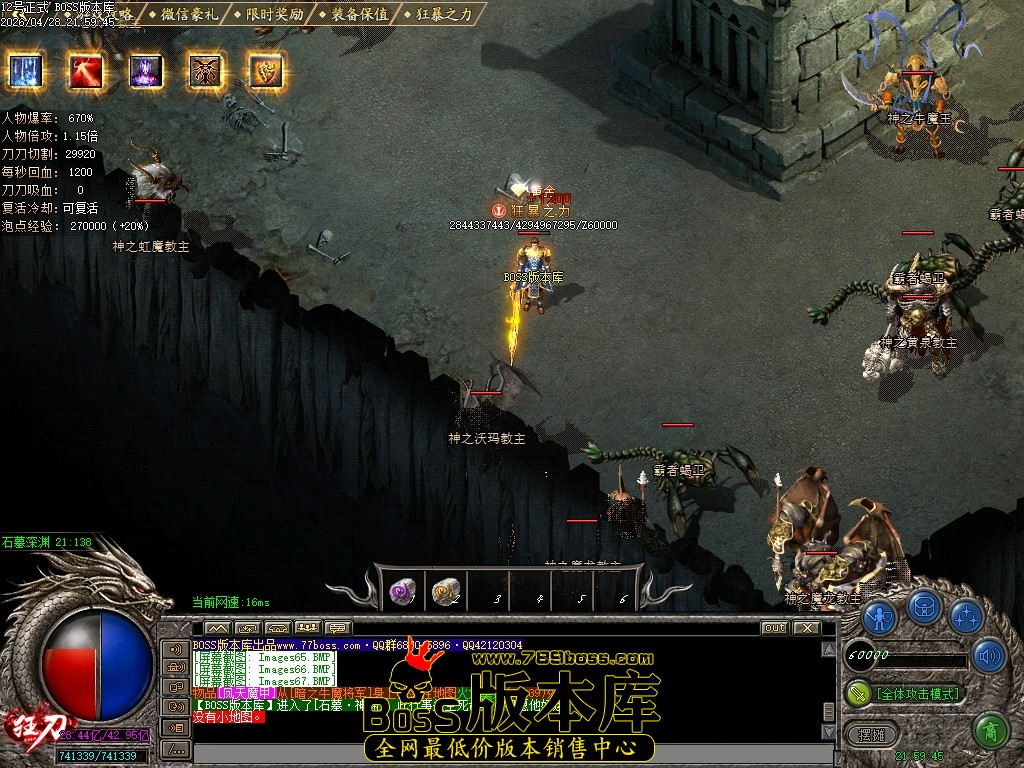Click the out button above chat
1024x768 pixels.
pyautogui.click(x=774, y=628)
